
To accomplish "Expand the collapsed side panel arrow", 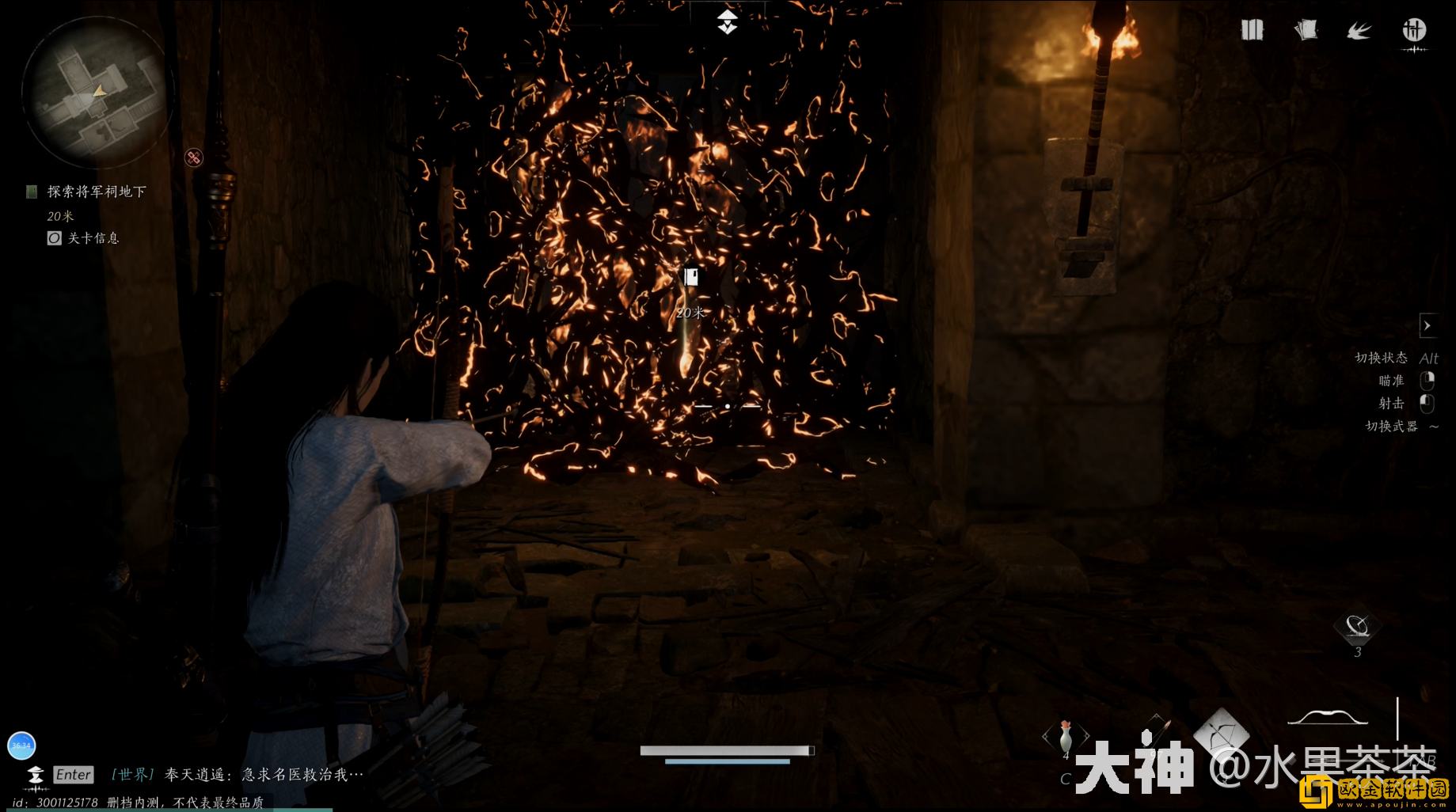I will (1427, 325).
